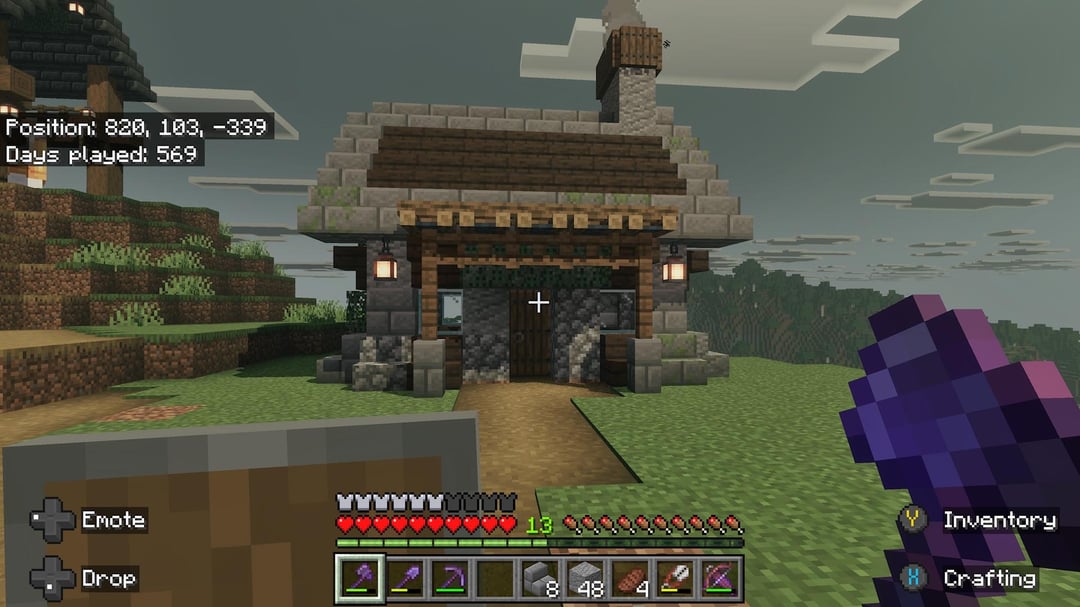Select the stone block stack of 48
1080x607 pixels.
(584, 579)
